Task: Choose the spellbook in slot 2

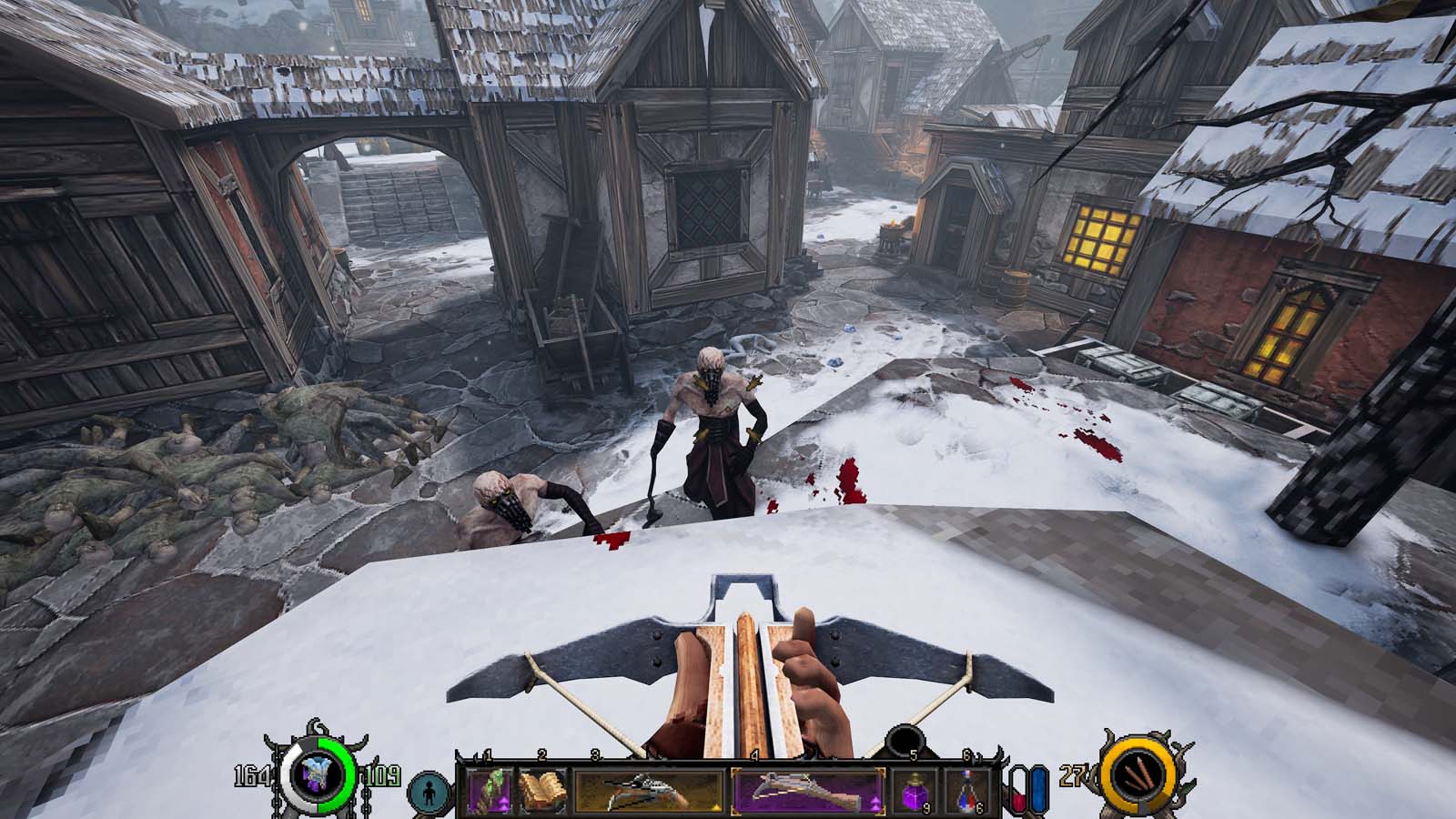Action: click(x=542, y=791)
